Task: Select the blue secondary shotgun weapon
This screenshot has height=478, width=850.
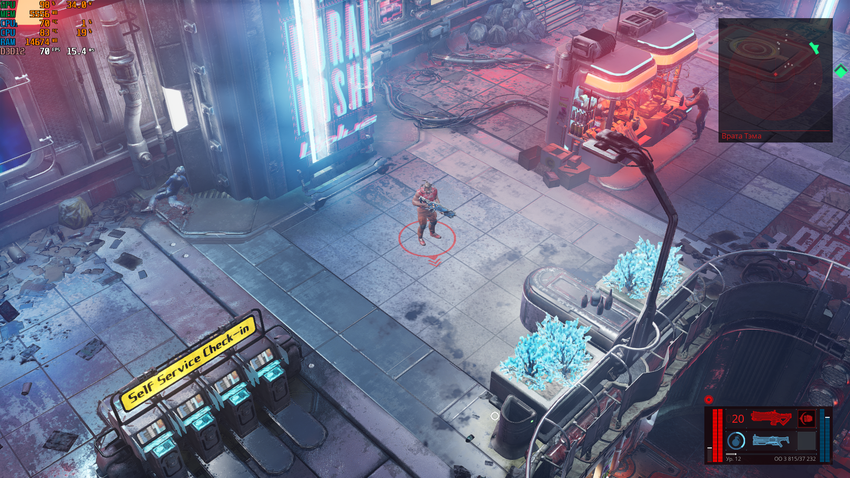Action: (771, 440)
